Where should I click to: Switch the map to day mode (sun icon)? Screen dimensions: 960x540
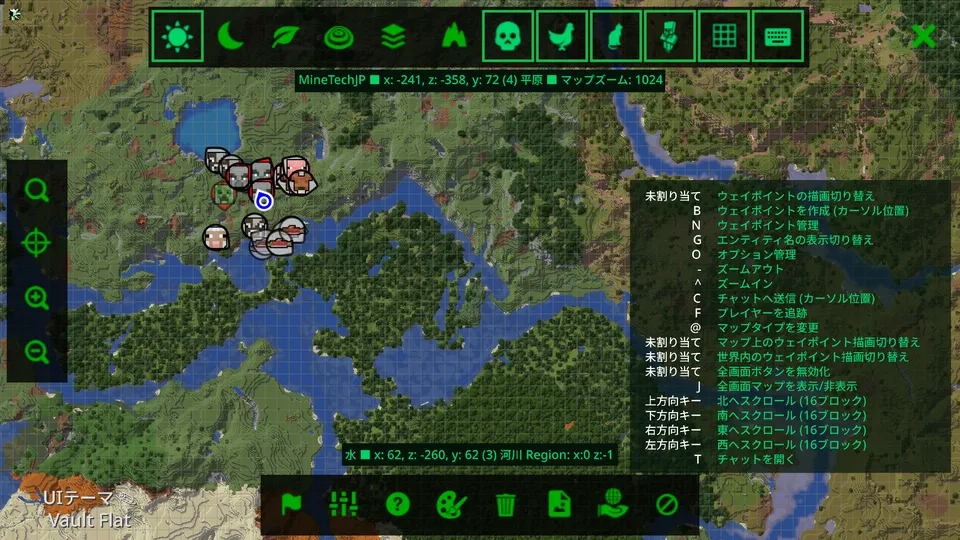pyautogui.click(x=178, y=37)
